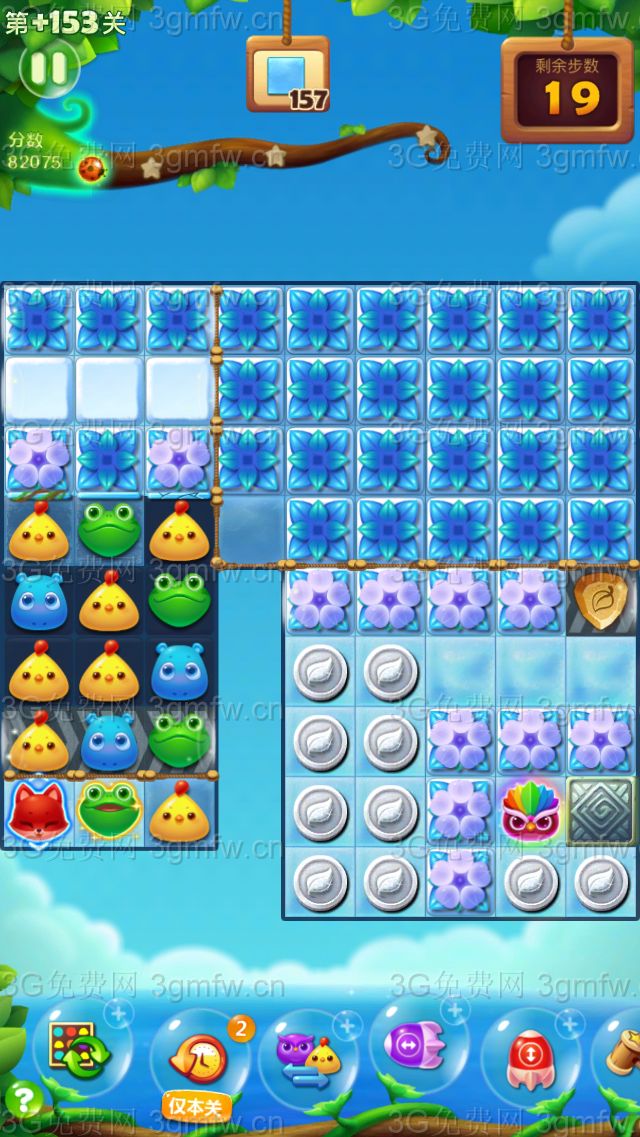Open help with the question mark button
640x1137 pixels.
(22, 1101)
